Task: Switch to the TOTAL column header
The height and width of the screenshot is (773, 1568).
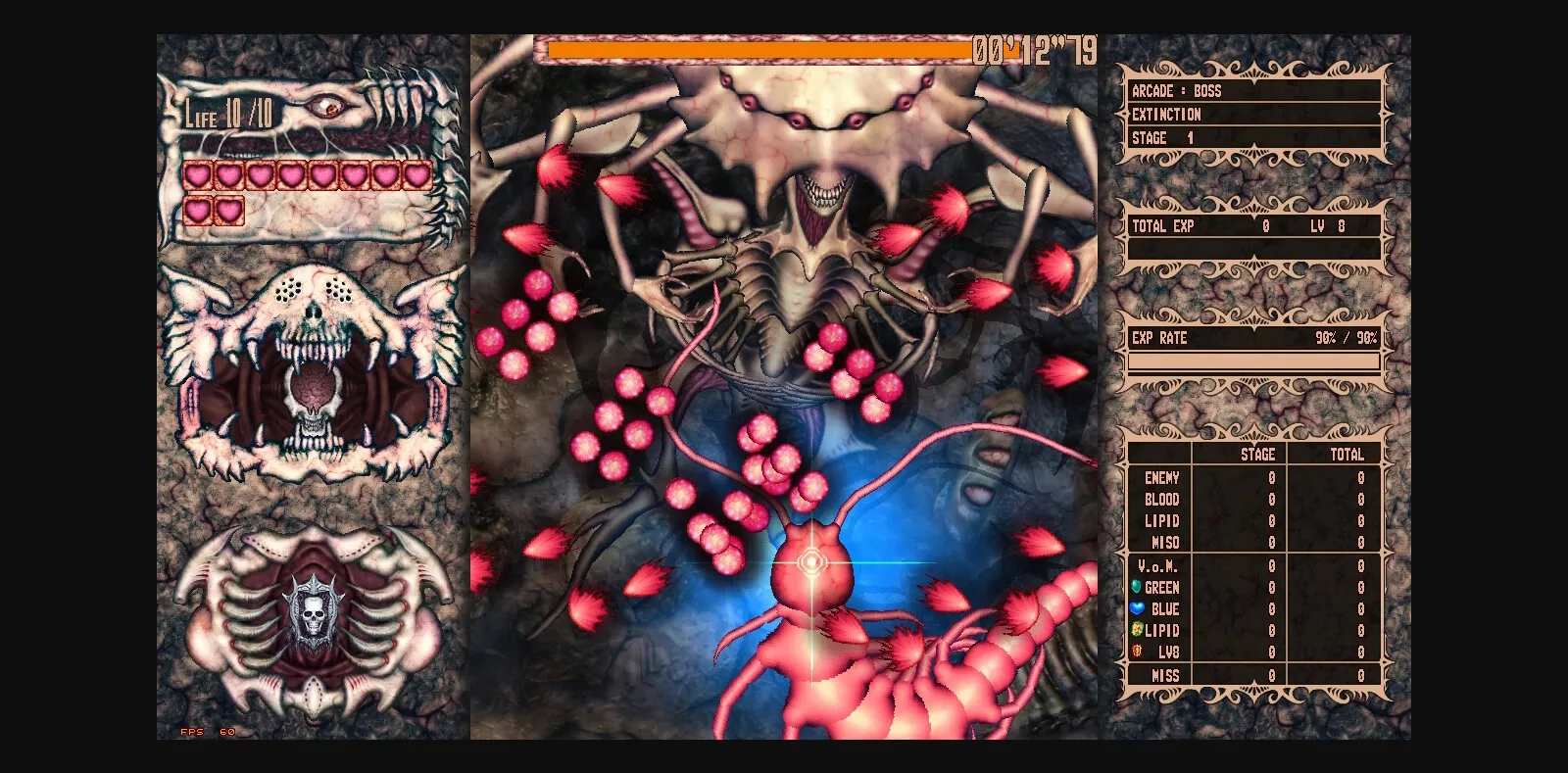Action: (1346, 455)
